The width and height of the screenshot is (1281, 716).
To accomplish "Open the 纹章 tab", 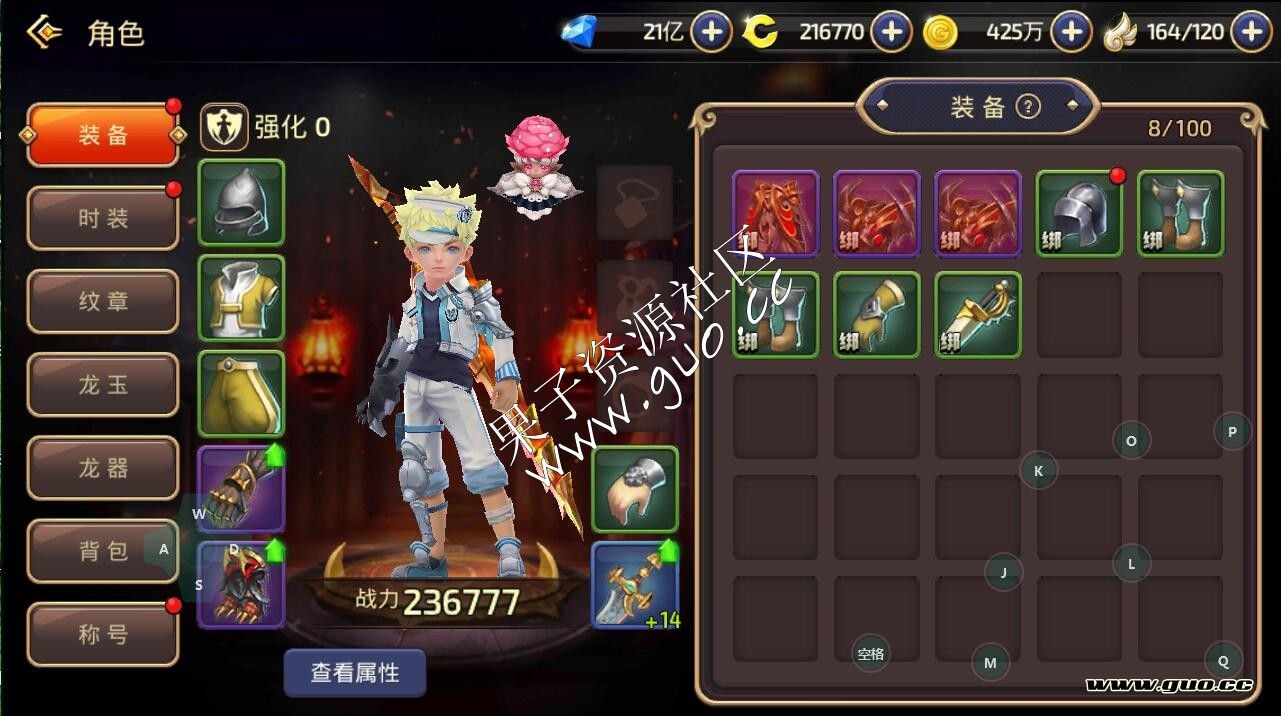I will (103, 301).
